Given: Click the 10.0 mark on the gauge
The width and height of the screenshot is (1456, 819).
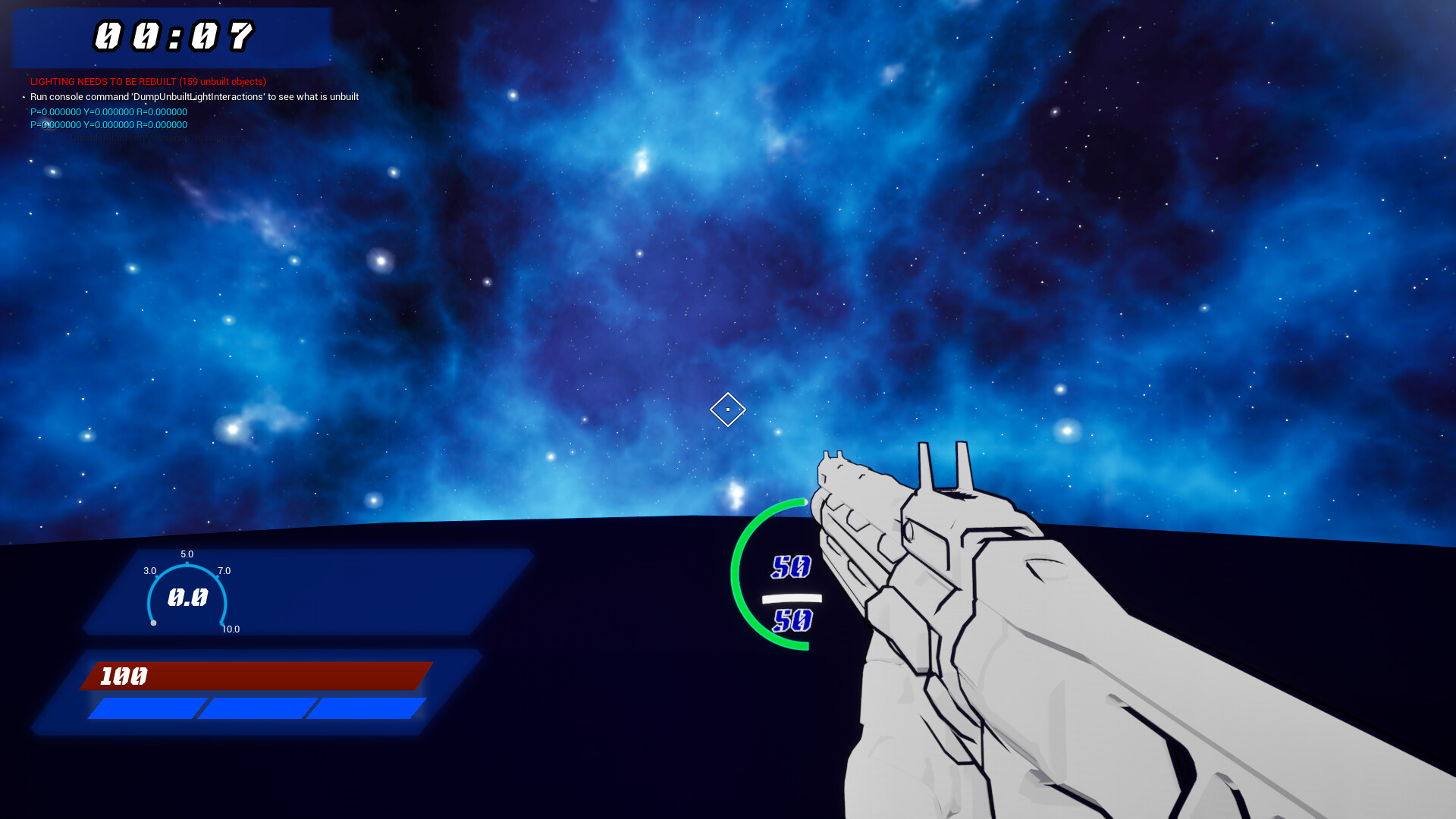Looking at the screenshot, I should tap(230, 629).
